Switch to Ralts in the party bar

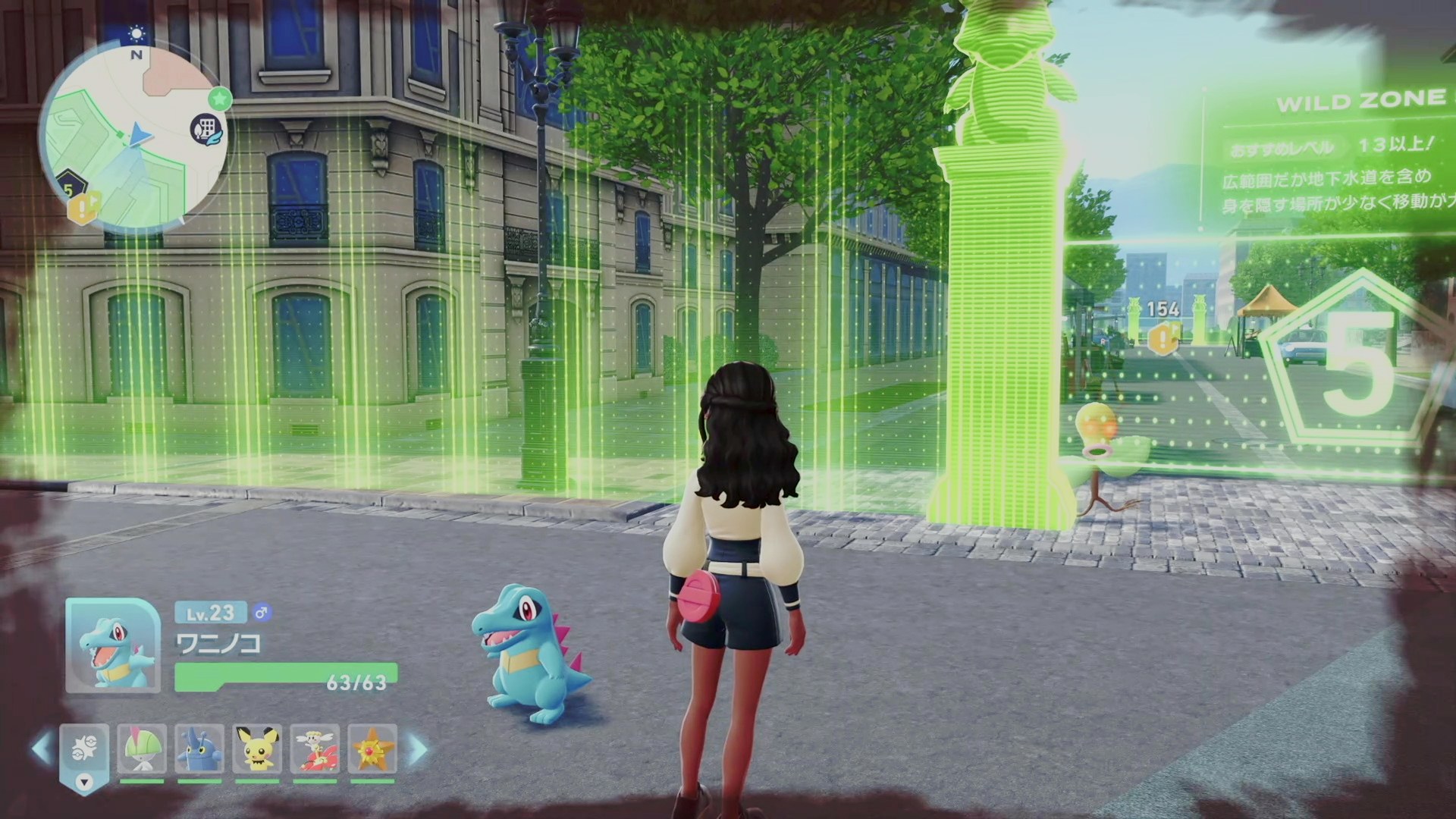[x=142, y=749]
